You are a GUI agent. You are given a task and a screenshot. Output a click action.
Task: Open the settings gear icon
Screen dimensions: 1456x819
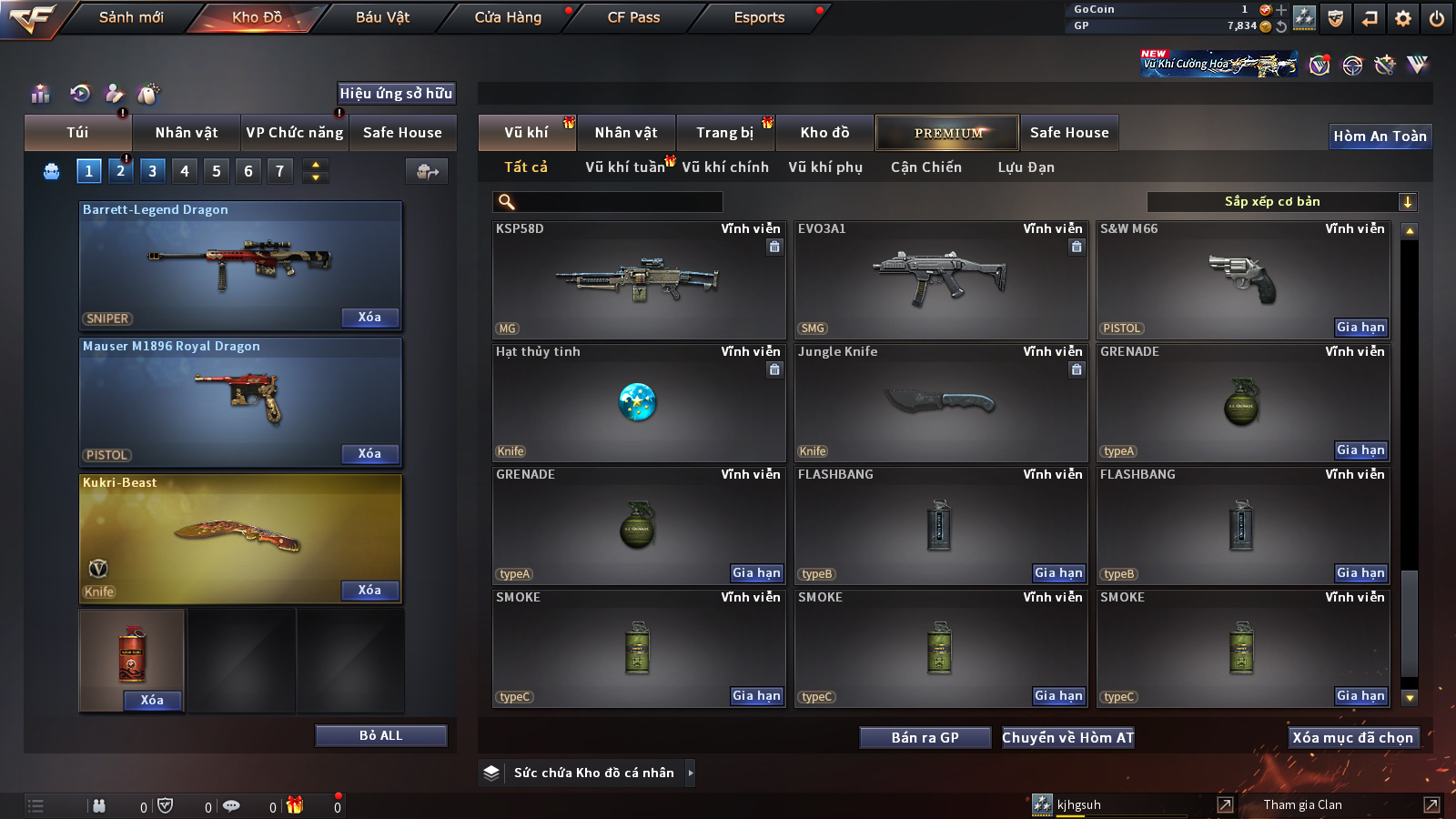click(x=1403, y=18)
